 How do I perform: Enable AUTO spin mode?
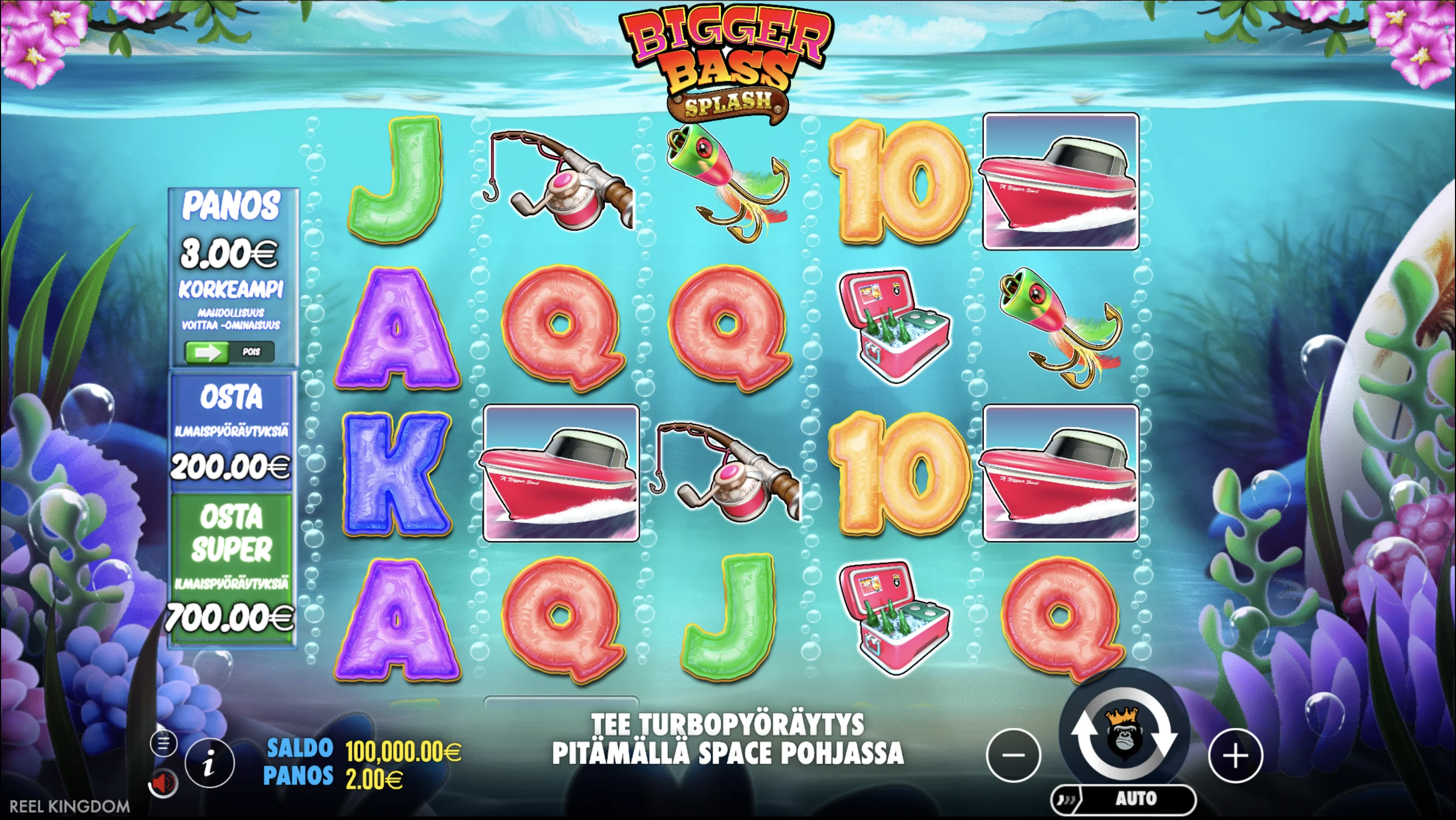tap(1136, 799)
